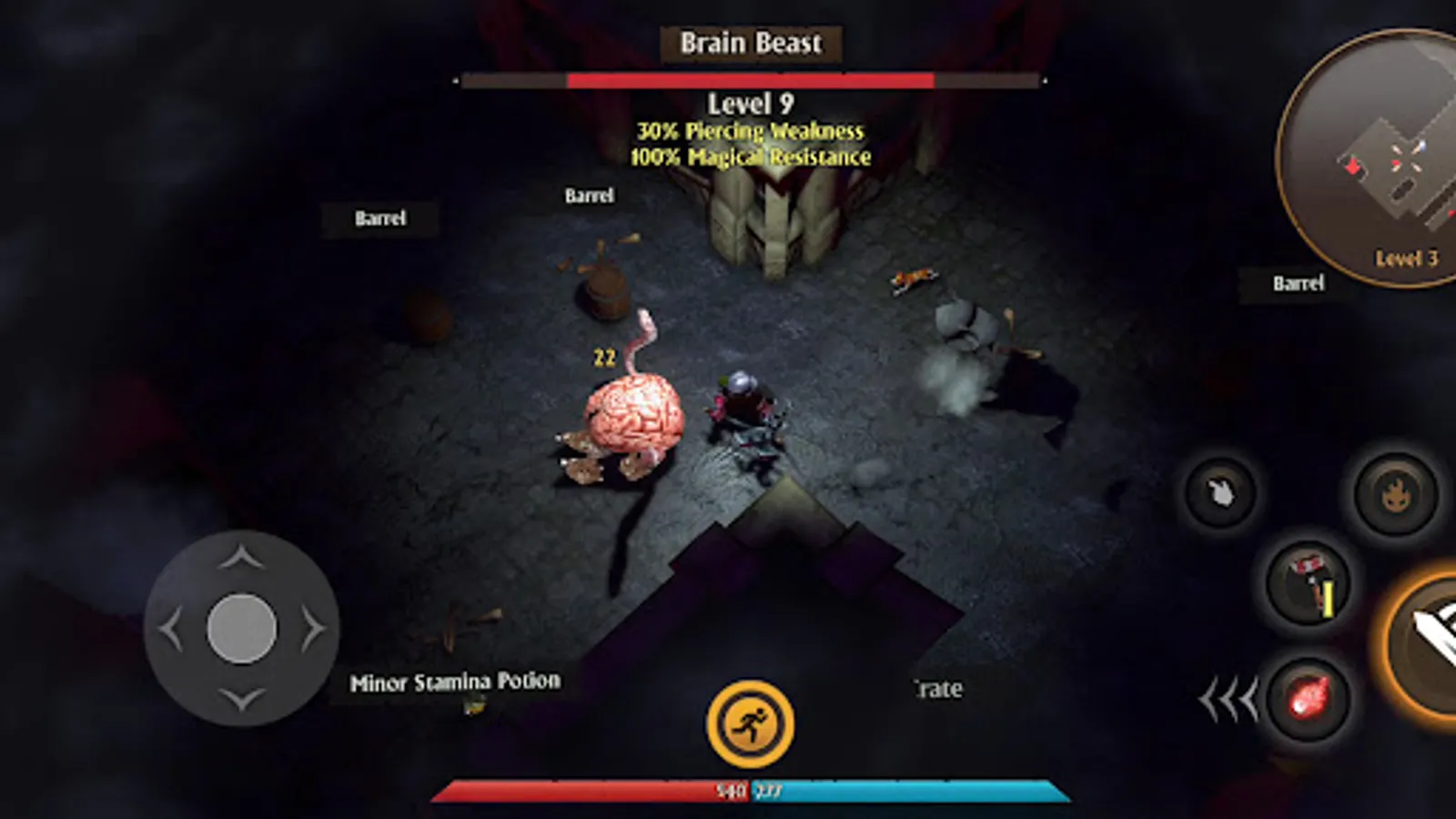Image resolution: width=1456 pixels, height=819 pixels.
Task: Open the Crate near the stamina bar
Action: [937, 690]
